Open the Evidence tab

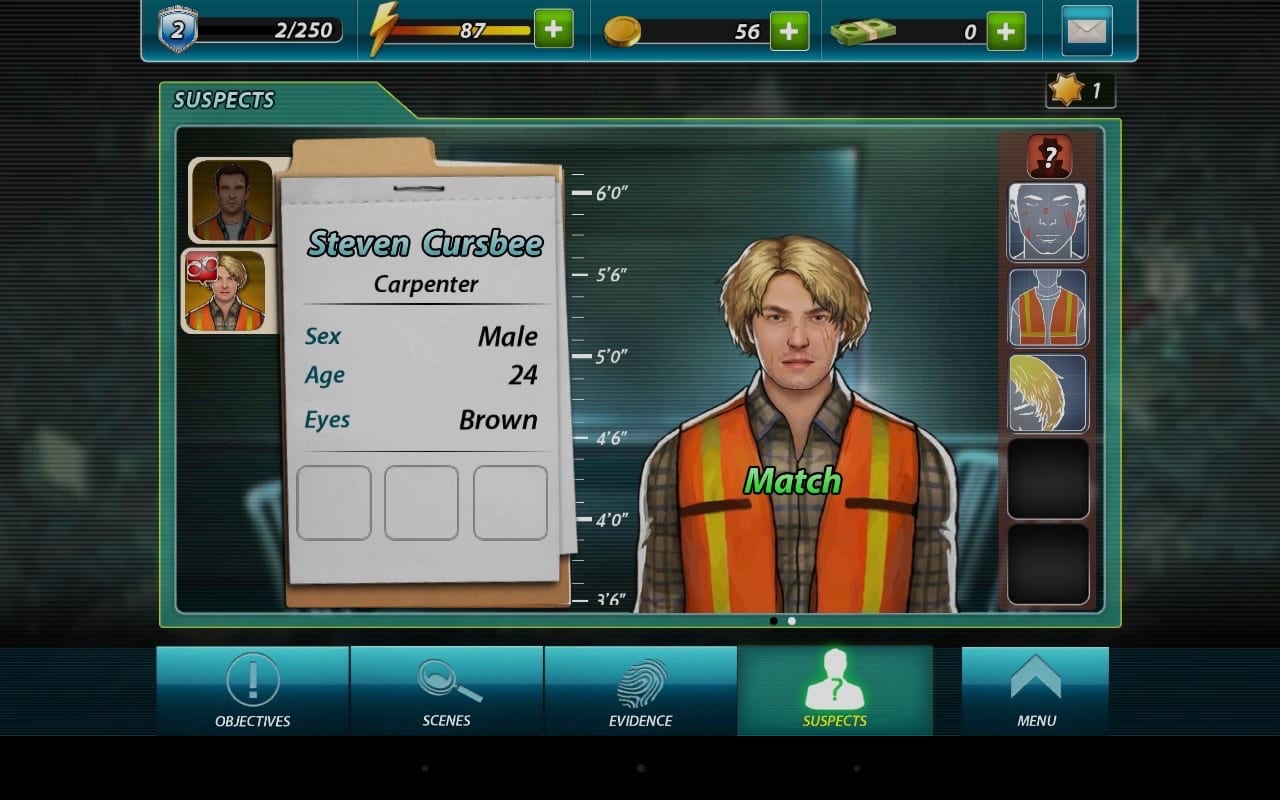coord(640,691)
